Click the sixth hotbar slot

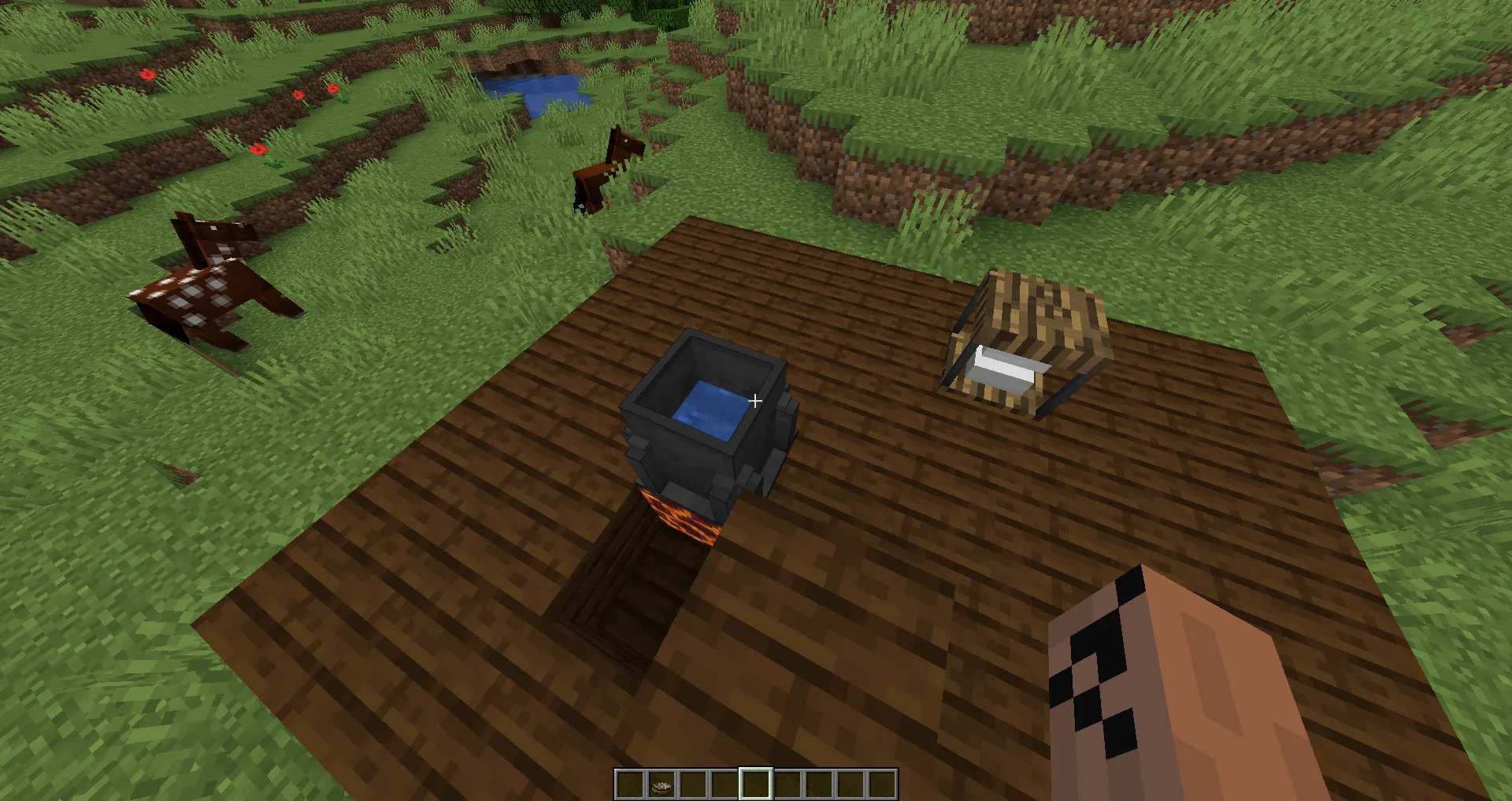coord(787,784)
